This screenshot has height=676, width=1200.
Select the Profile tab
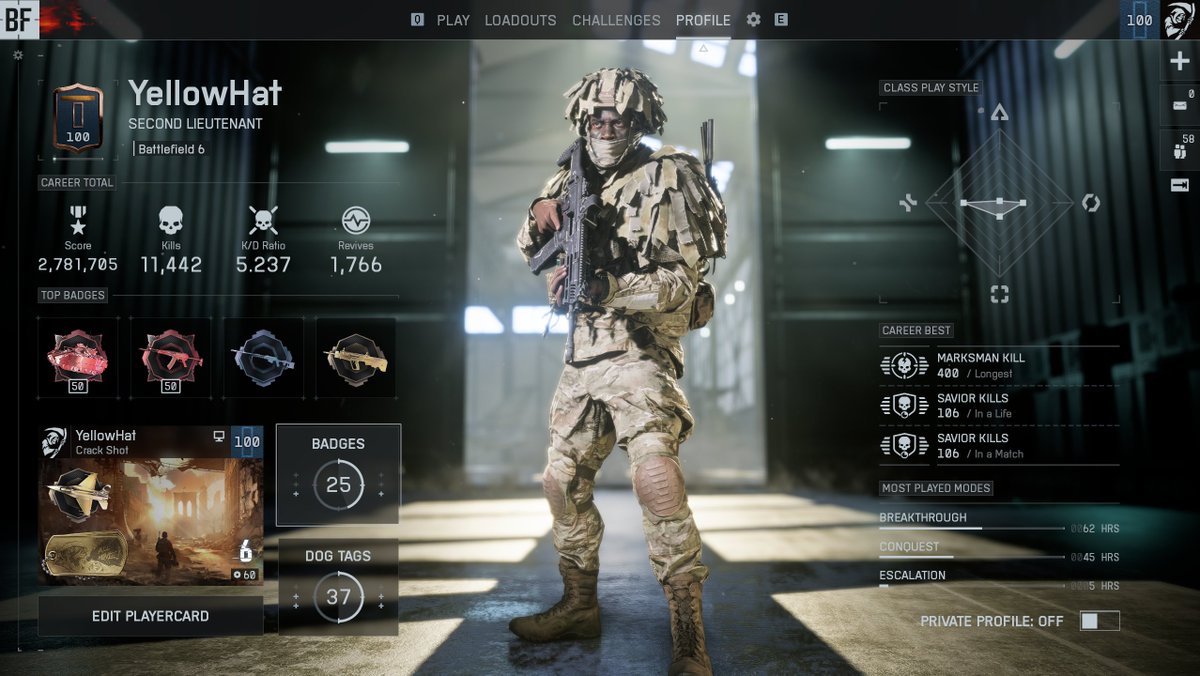703,20
